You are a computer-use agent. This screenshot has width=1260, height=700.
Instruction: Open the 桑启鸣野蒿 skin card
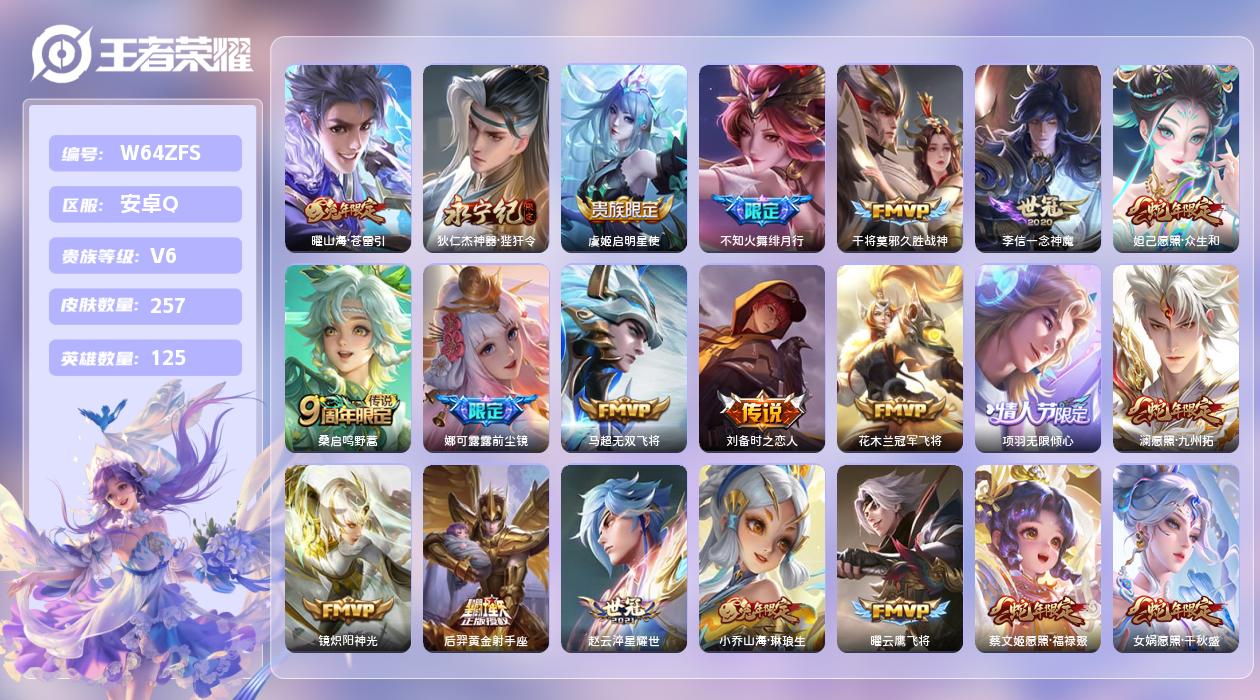pos(348,358)
